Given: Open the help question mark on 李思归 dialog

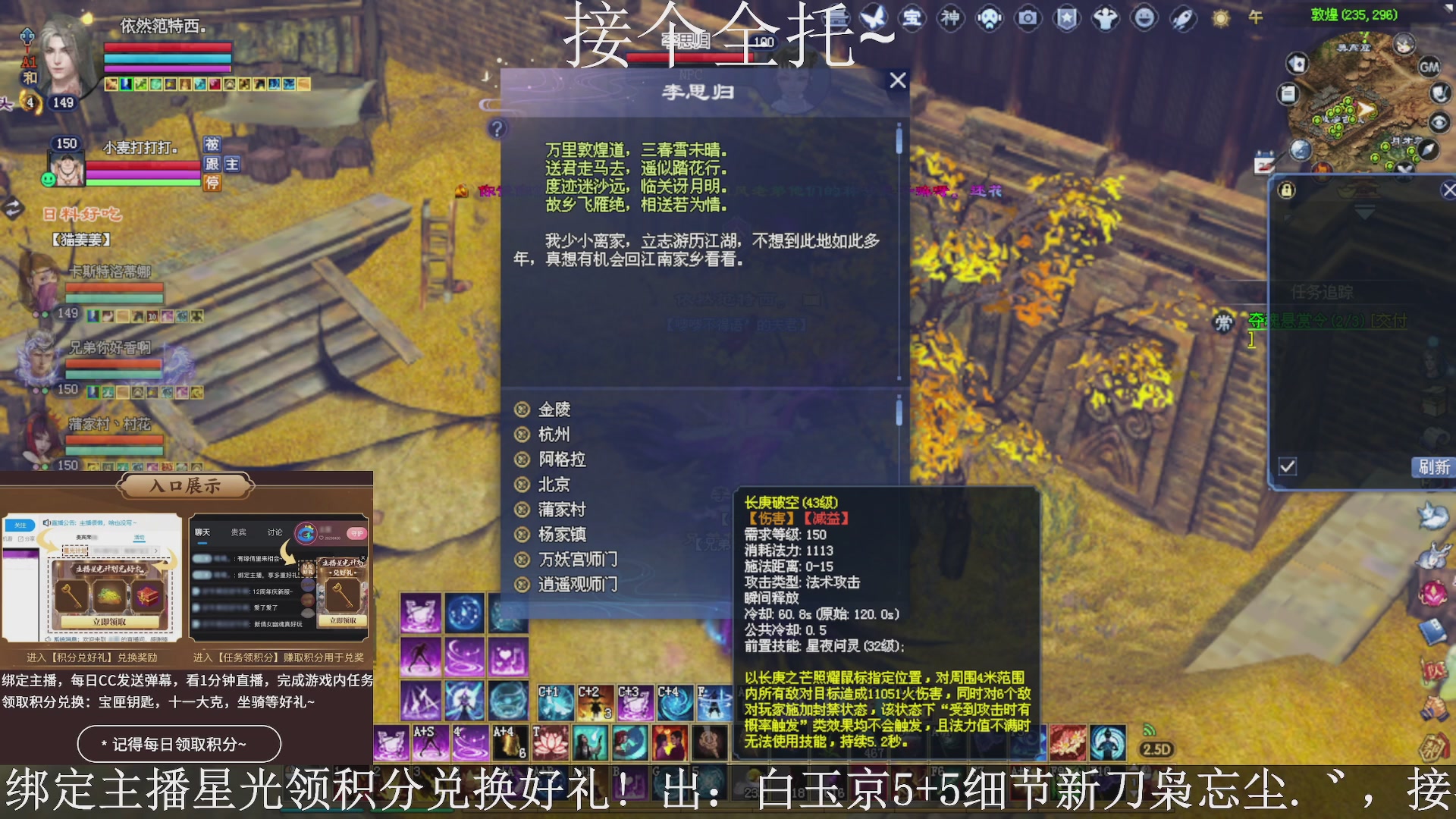Looking at the screenshot, I should pyautogui.click(x=498, y=129).
